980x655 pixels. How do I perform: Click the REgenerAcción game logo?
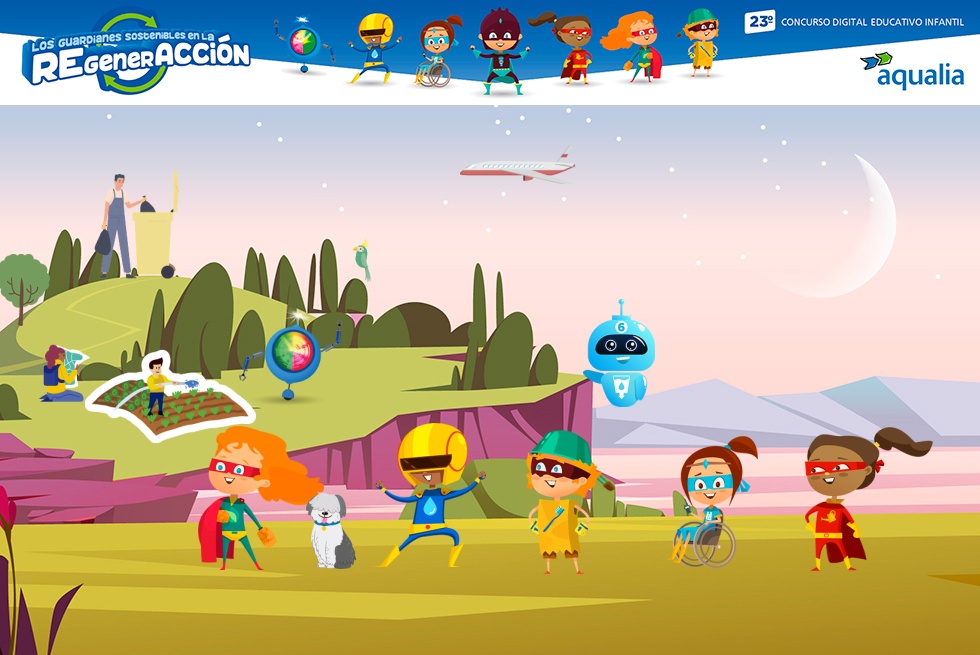137,58
